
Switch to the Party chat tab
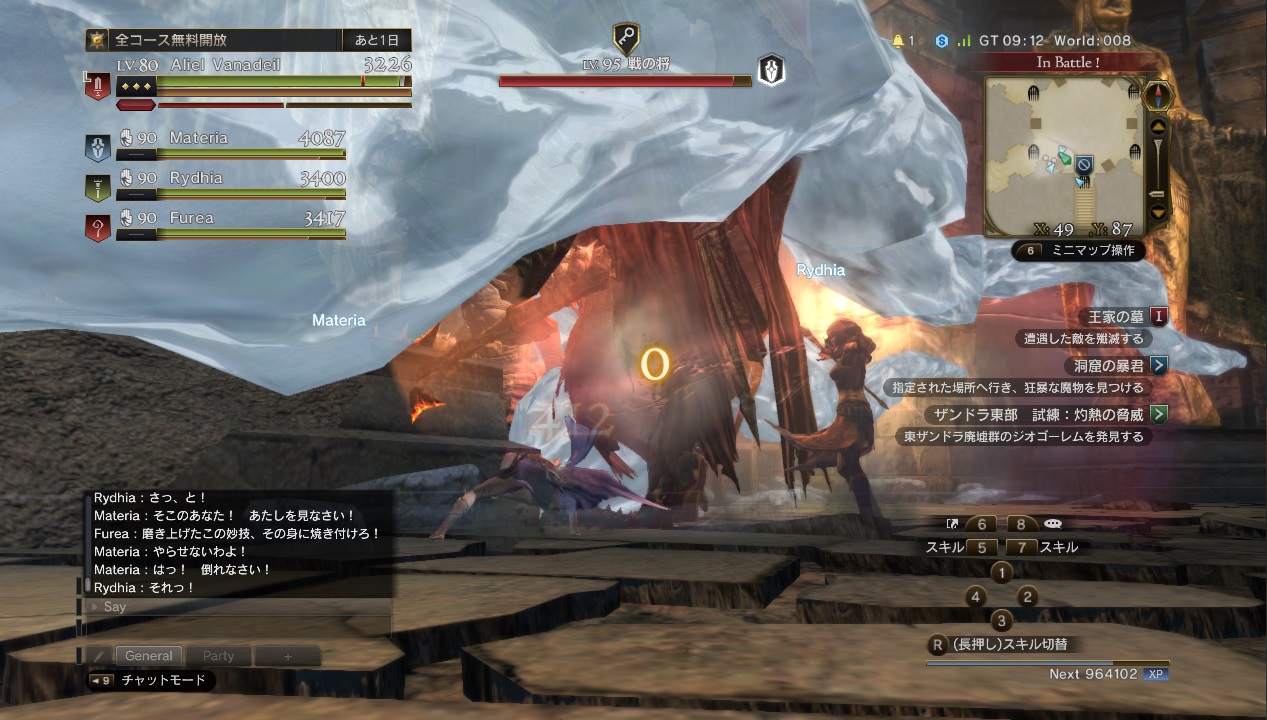tap(218, 656)
